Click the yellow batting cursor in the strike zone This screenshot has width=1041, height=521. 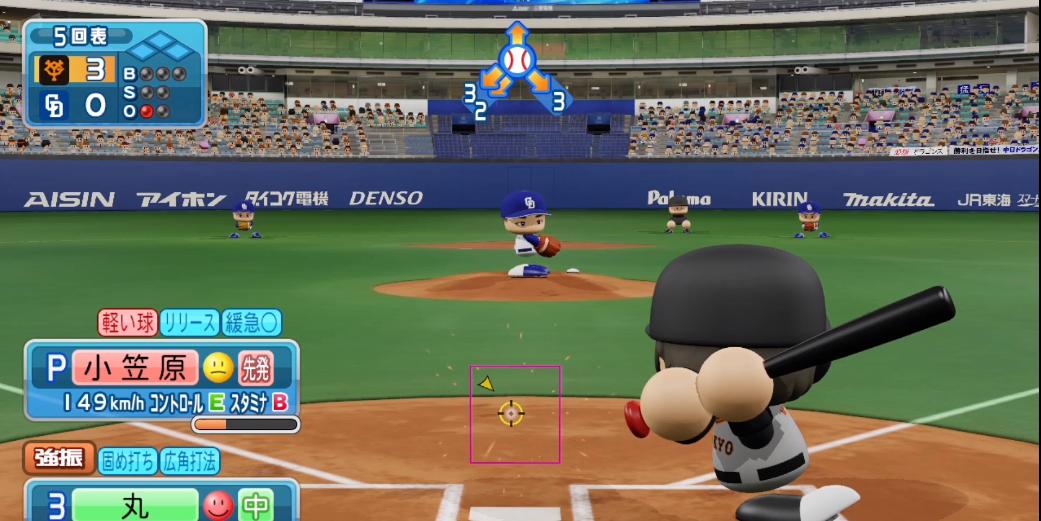(x=511, y=412)
